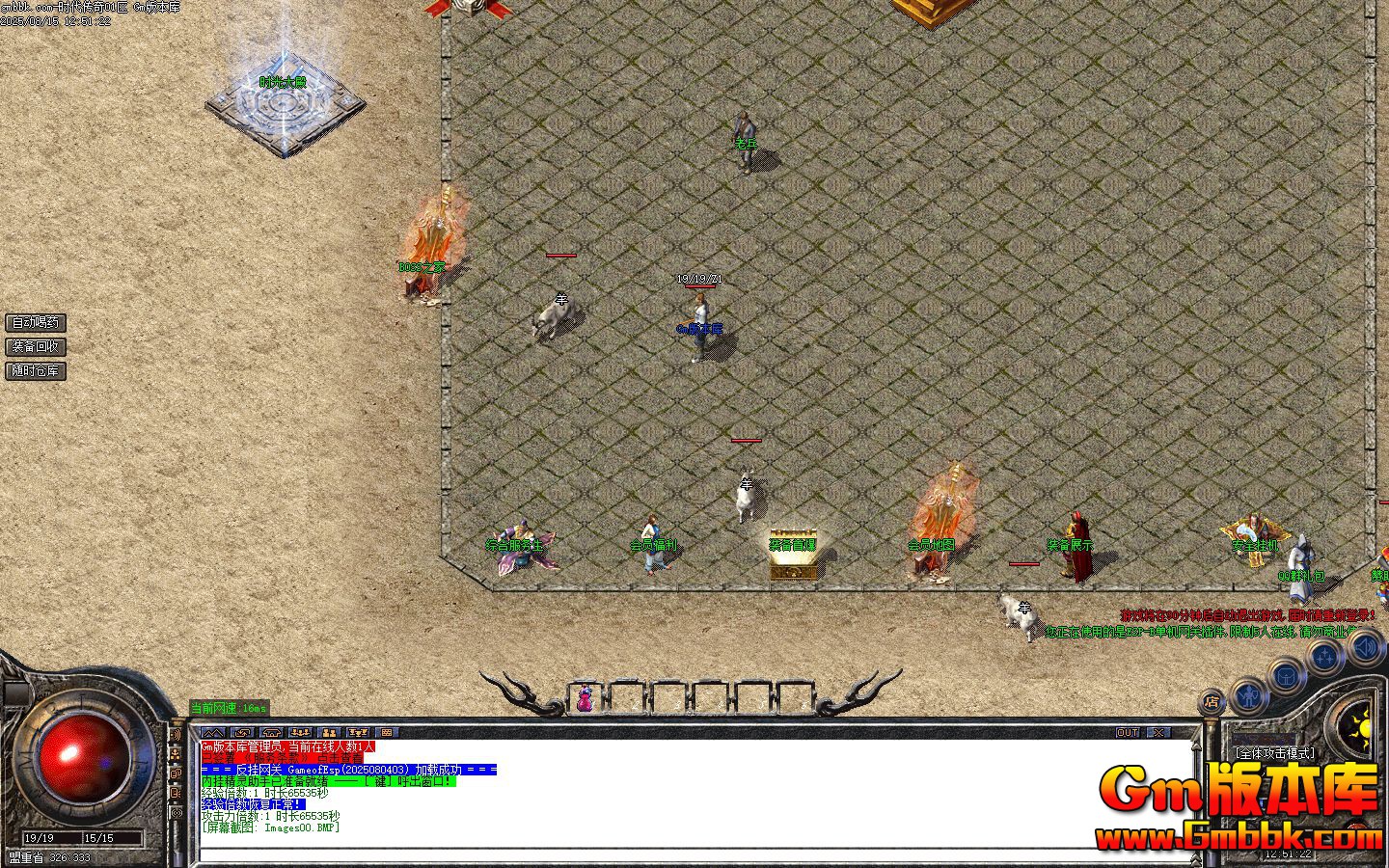Click the telephone chat toolbar button
Image resolution: width=1389 pixels, height=868 pixels.
click(271, 733)
